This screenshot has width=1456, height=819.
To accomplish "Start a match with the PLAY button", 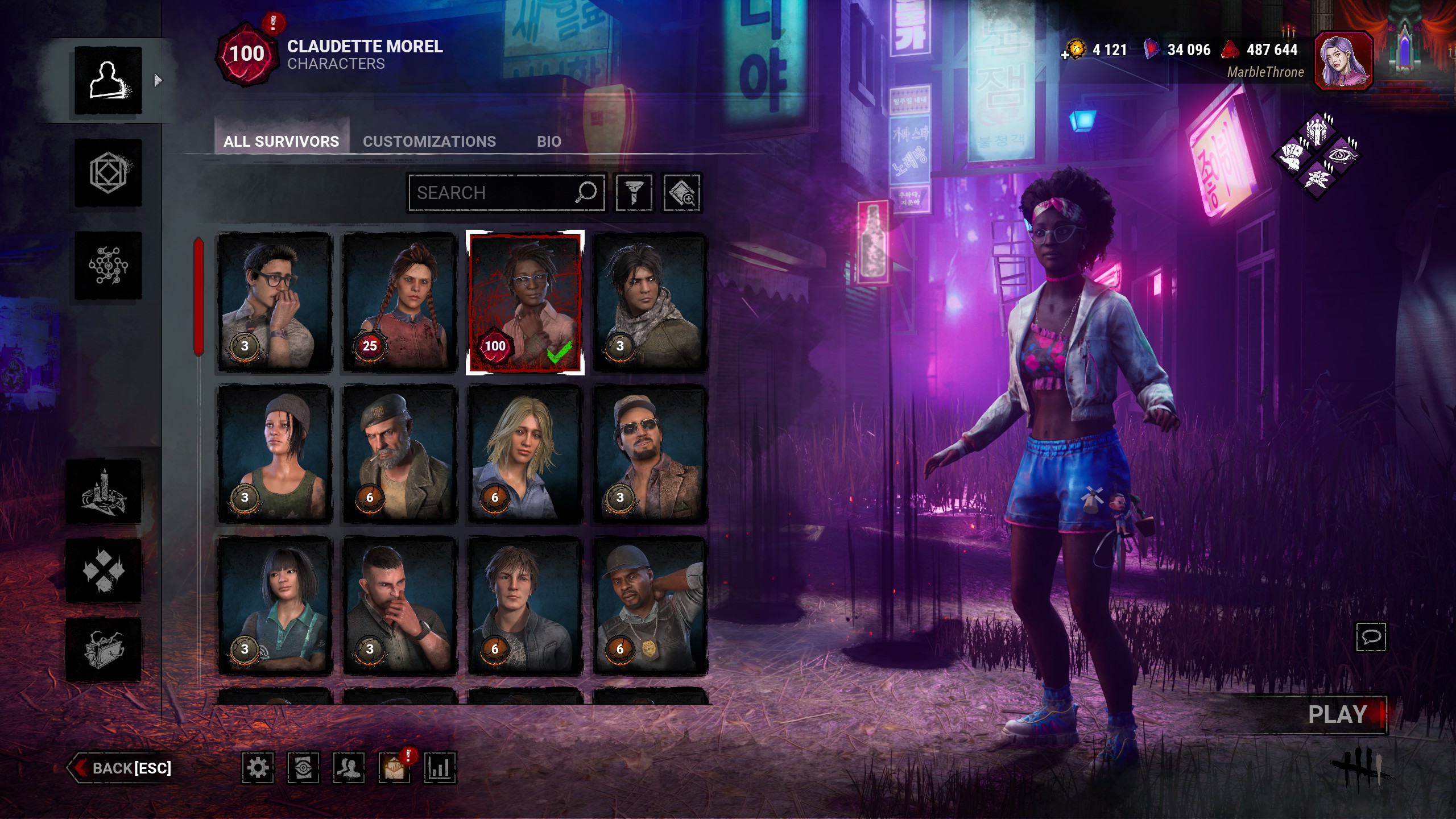I will 1338,714.
